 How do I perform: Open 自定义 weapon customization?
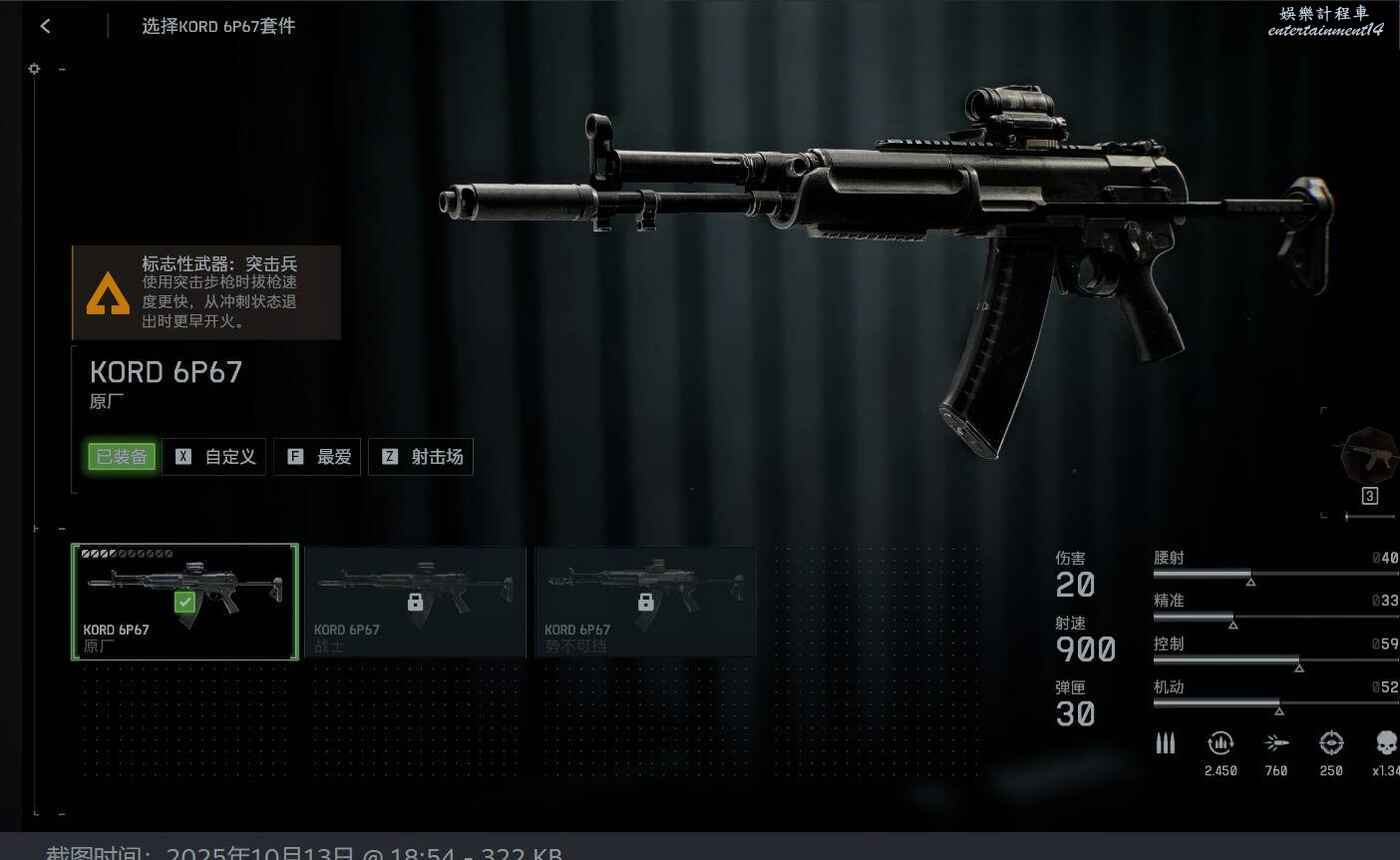click(215, 457)
